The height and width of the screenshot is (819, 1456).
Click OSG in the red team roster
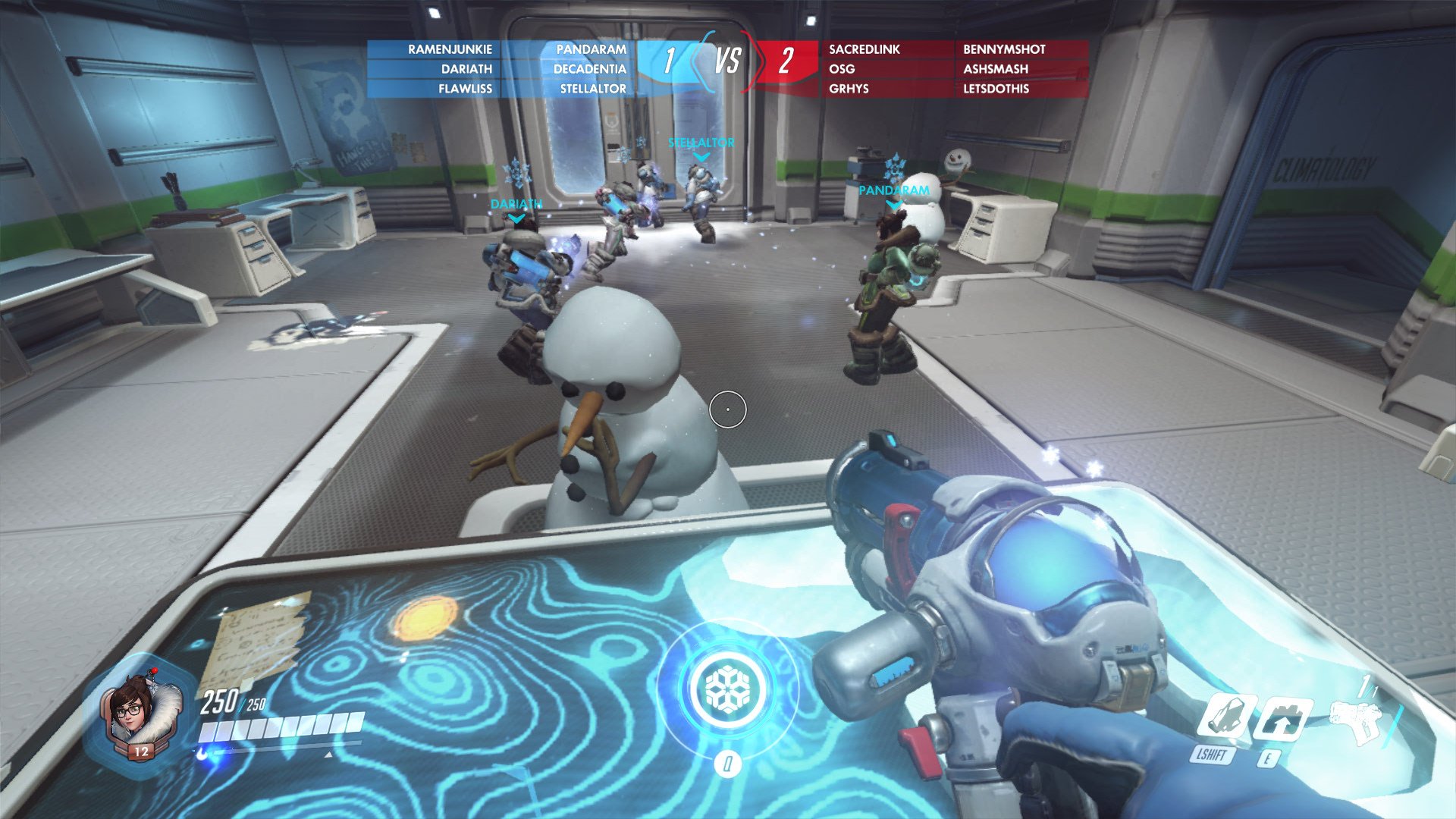click(842, 69)
